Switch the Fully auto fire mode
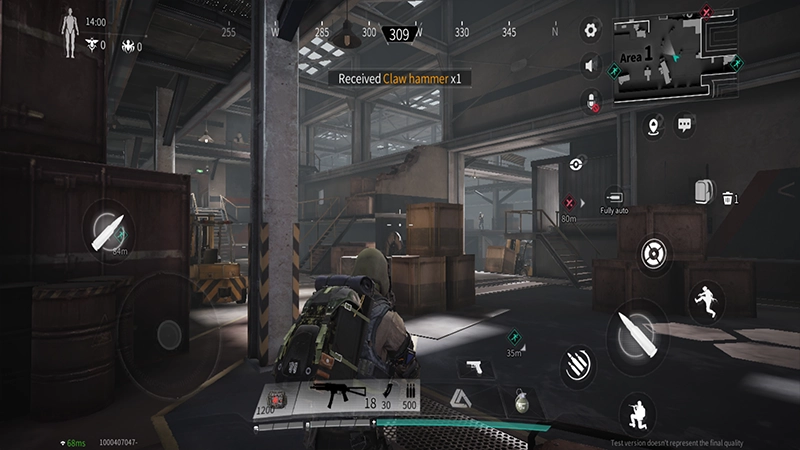800x450 pixels. [614, 198]
